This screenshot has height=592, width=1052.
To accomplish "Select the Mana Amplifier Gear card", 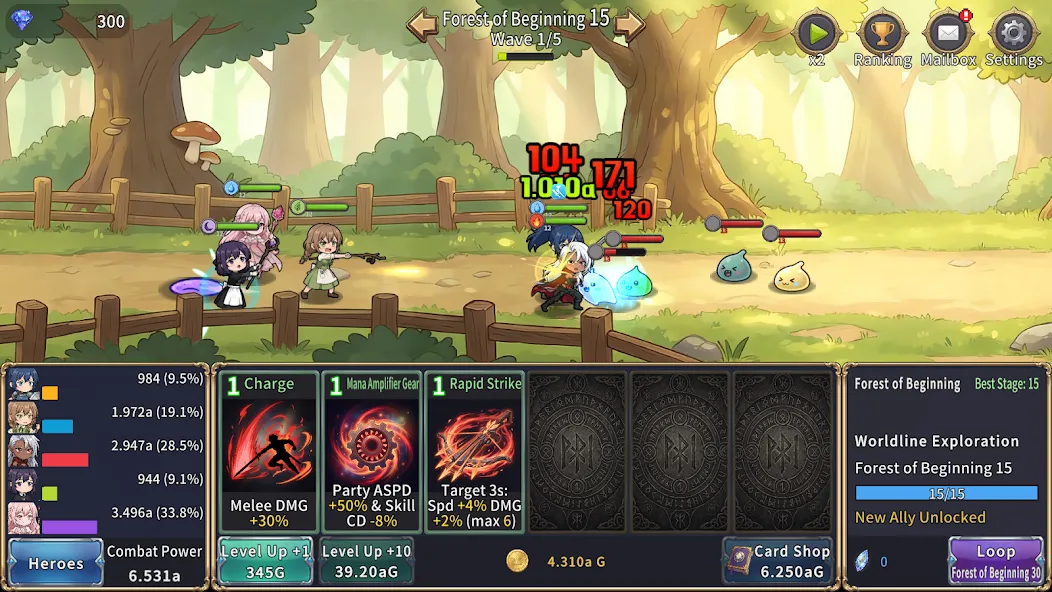I will point(372,452).
